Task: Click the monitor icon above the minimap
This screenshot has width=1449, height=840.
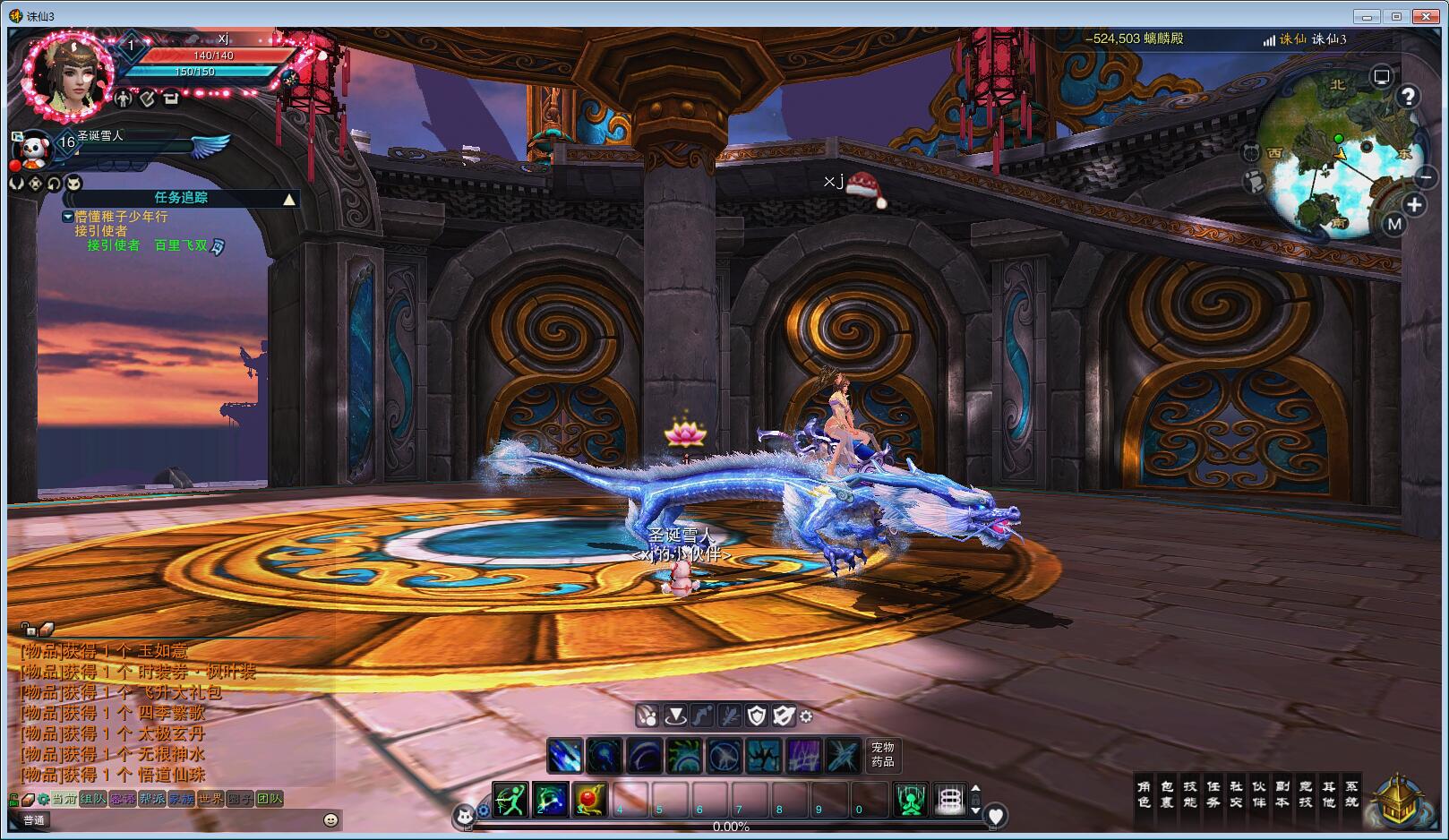Action: click(x=1382, y=77)
